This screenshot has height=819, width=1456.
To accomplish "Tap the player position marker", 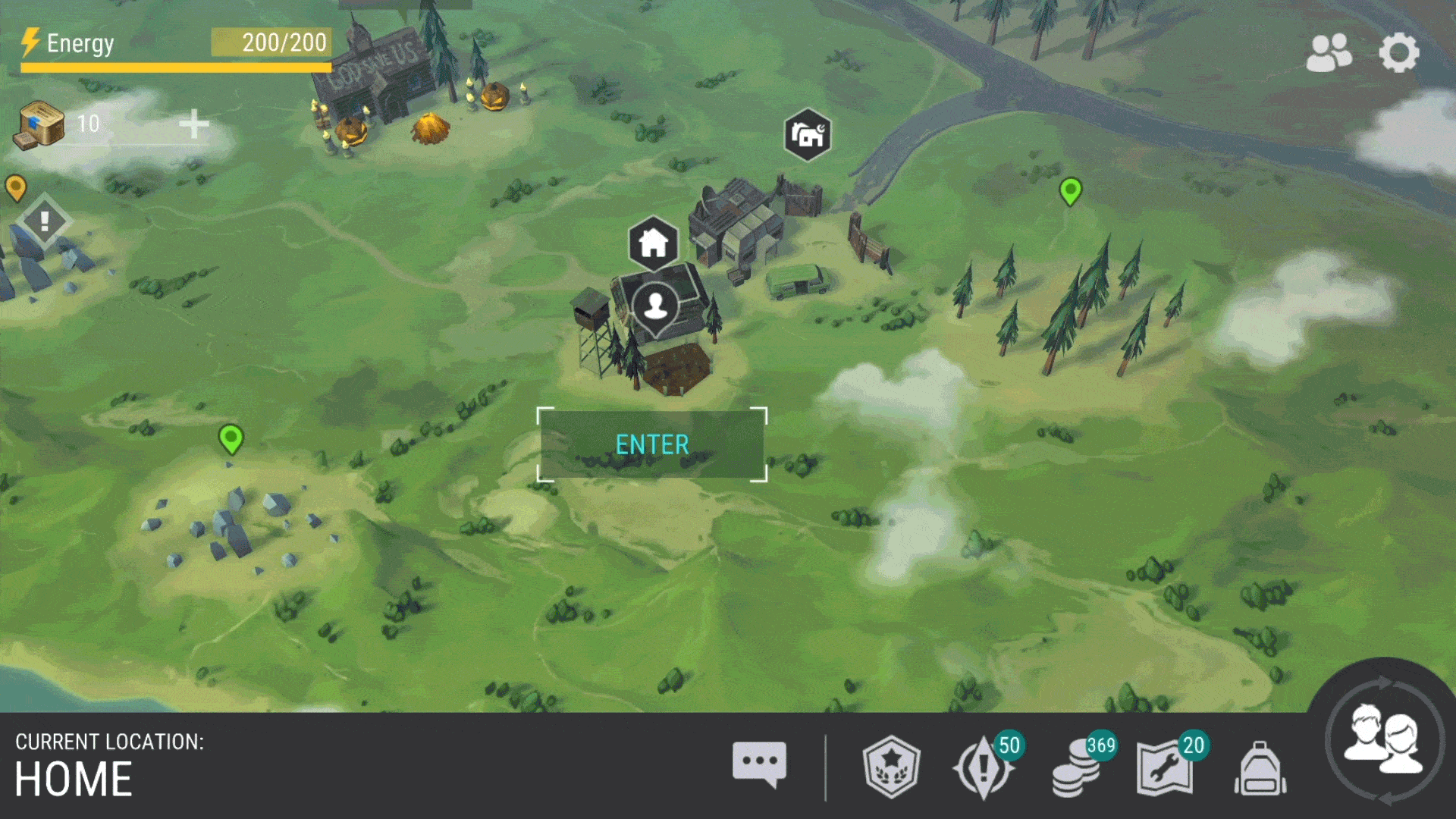I will 655,306.
